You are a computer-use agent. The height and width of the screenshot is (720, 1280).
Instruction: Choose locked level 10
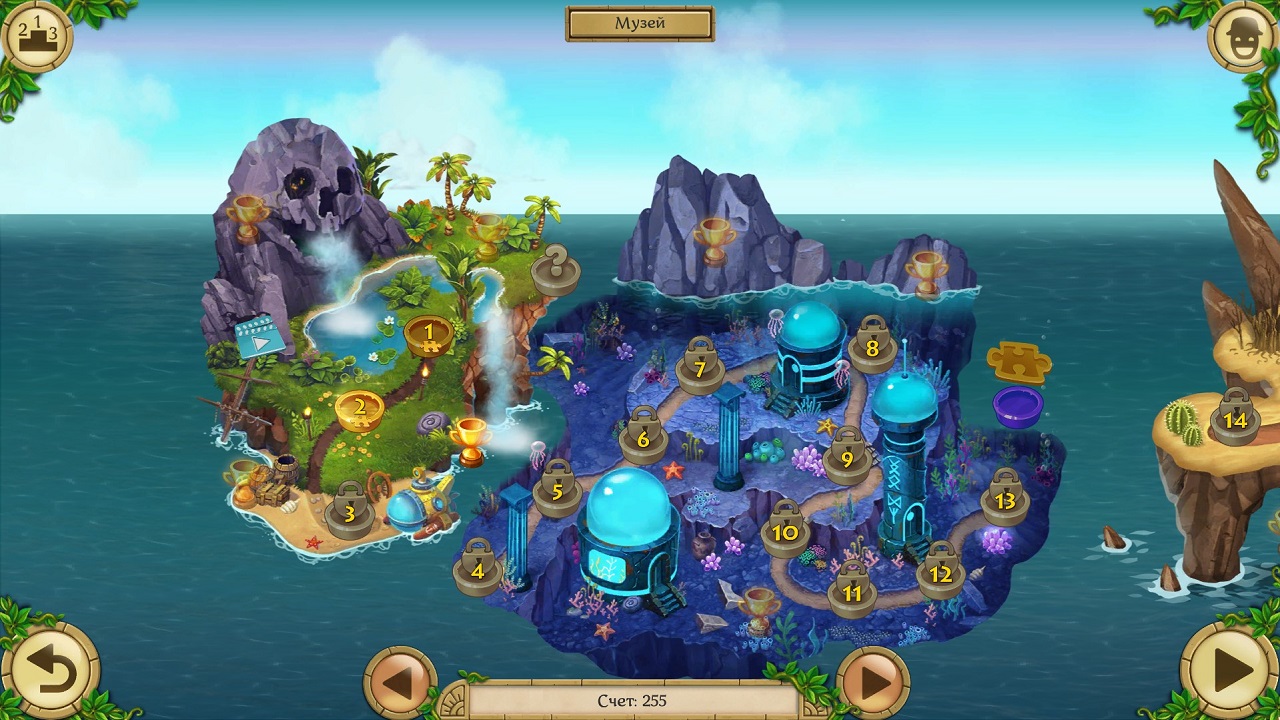785,530
